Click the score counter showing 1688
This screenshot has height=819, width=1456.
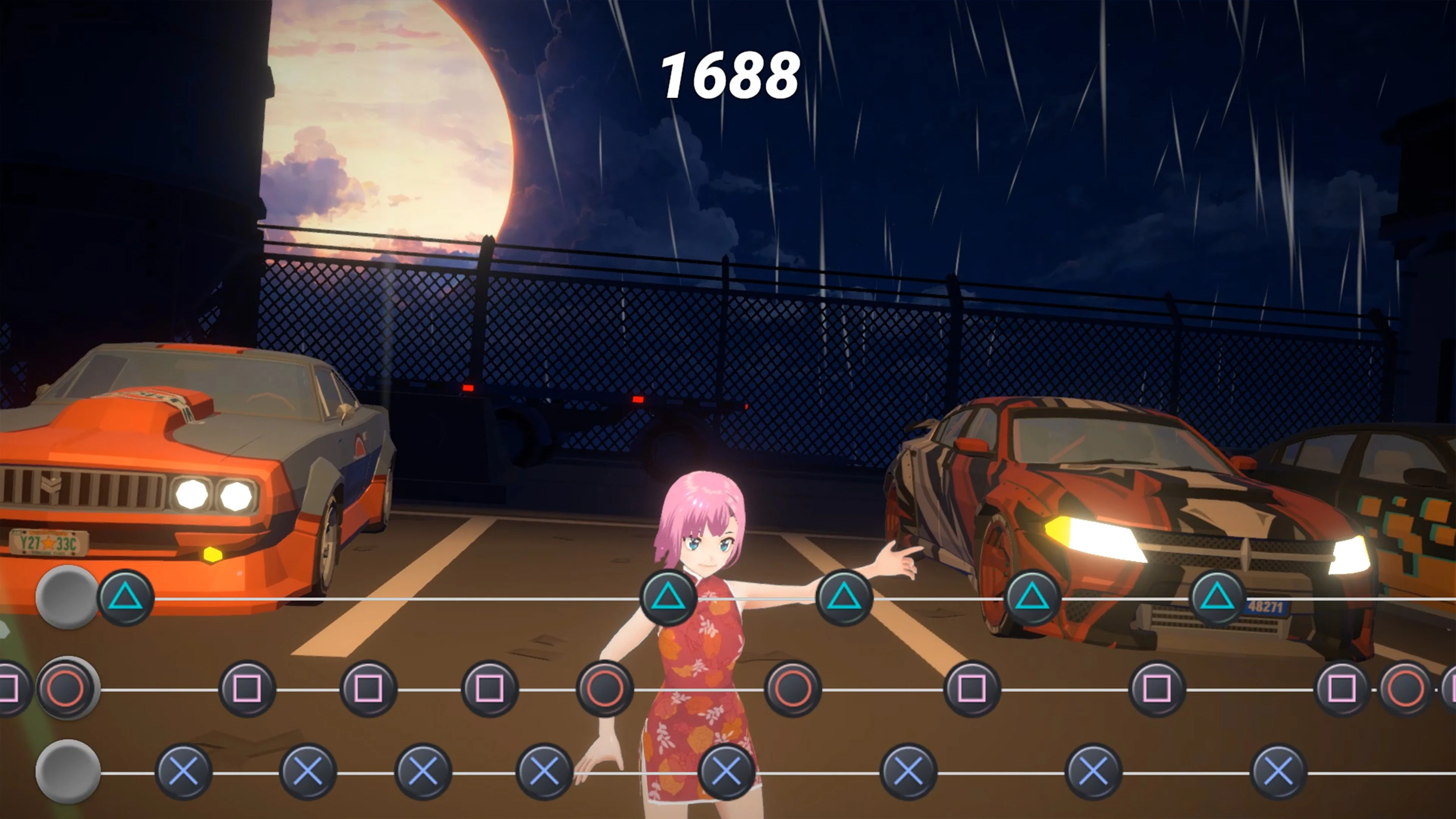(730, 74)
